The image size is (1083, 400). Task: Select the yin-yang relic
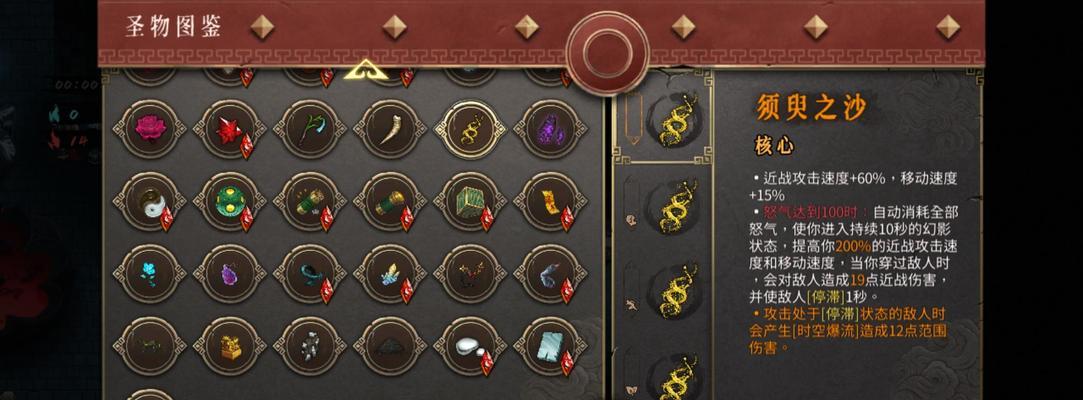pyautogui.click(x=150, y=200)
